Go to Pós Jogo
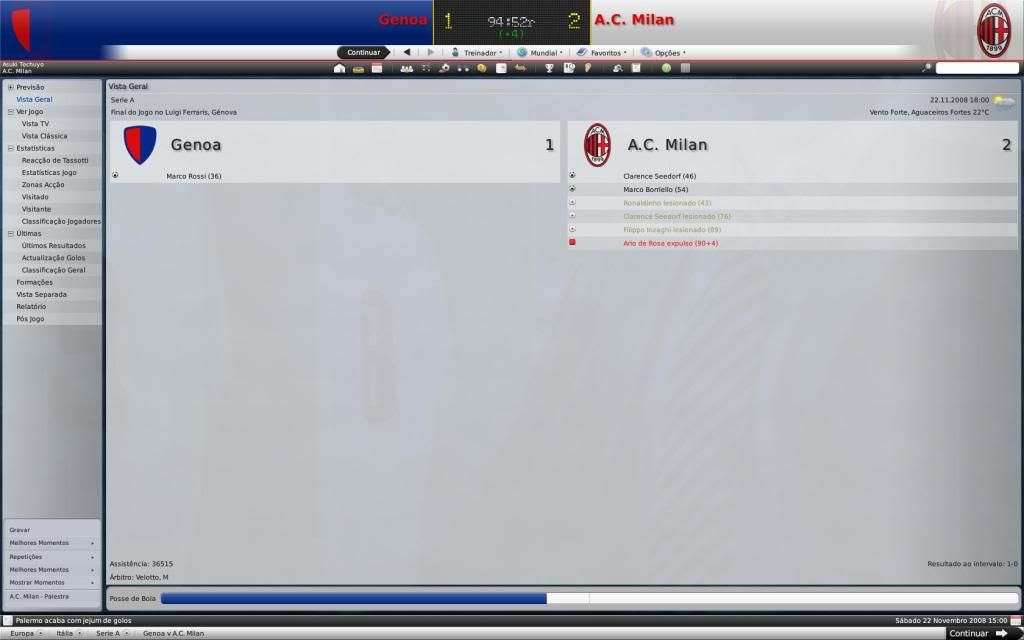 (30, 318)
